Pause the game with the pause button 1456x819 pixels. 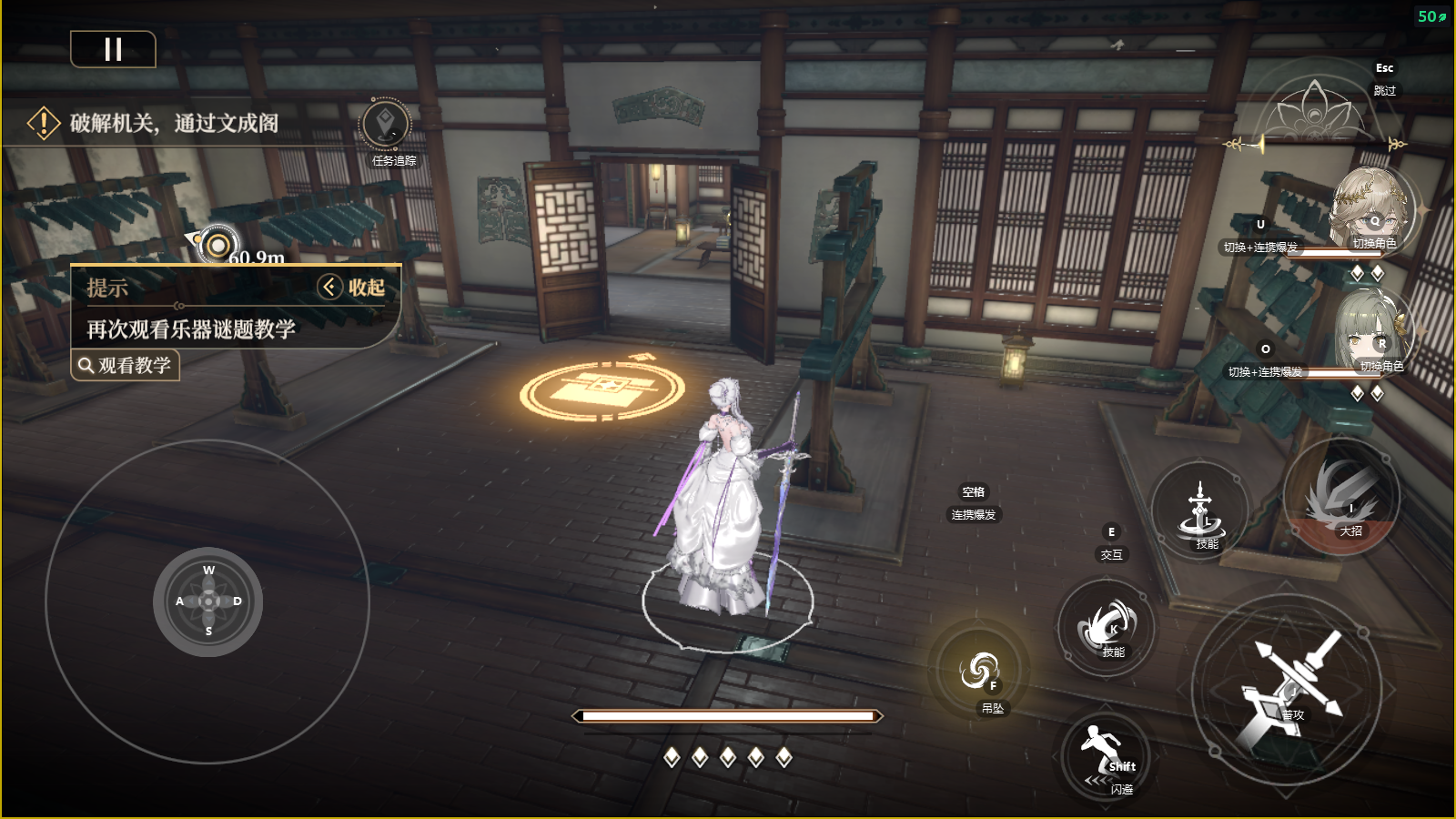[x=113, y=49]
